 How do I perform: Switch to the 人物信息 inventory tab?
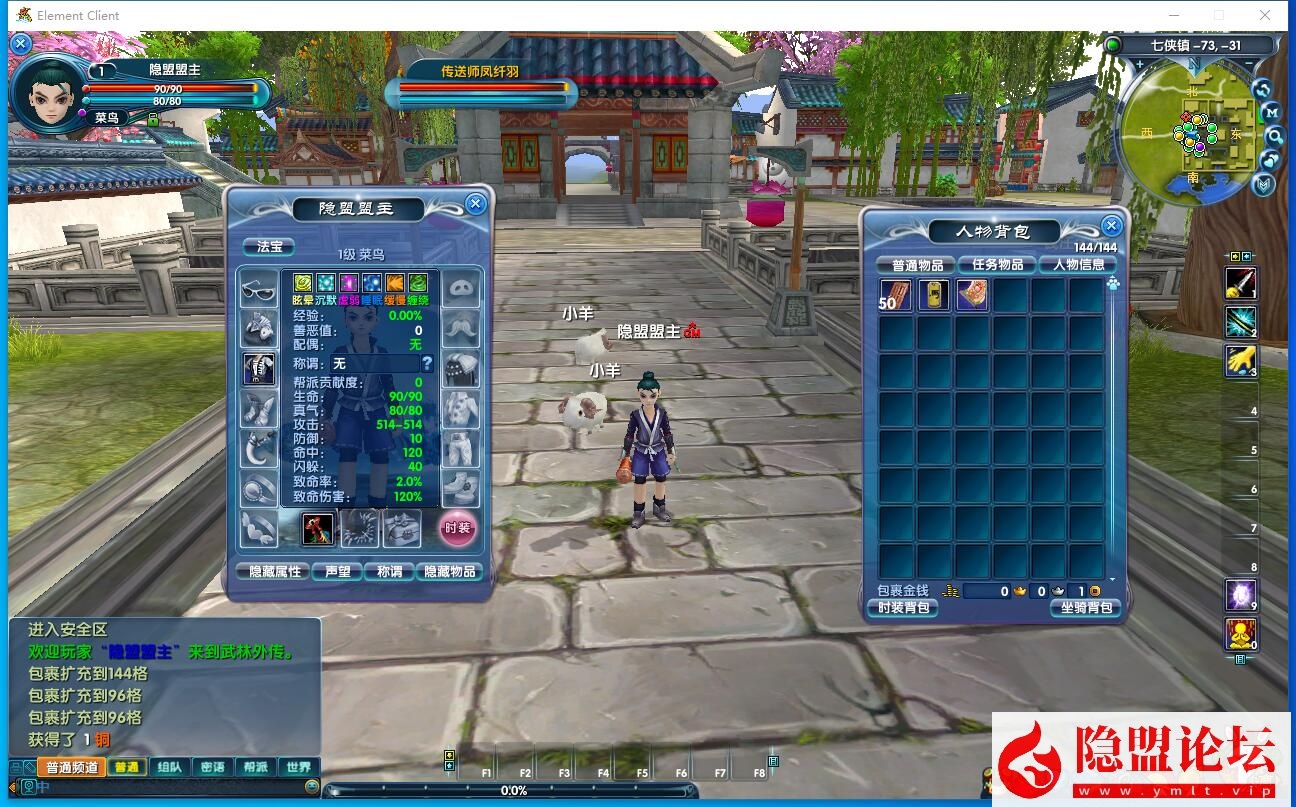click(1078, 265)
